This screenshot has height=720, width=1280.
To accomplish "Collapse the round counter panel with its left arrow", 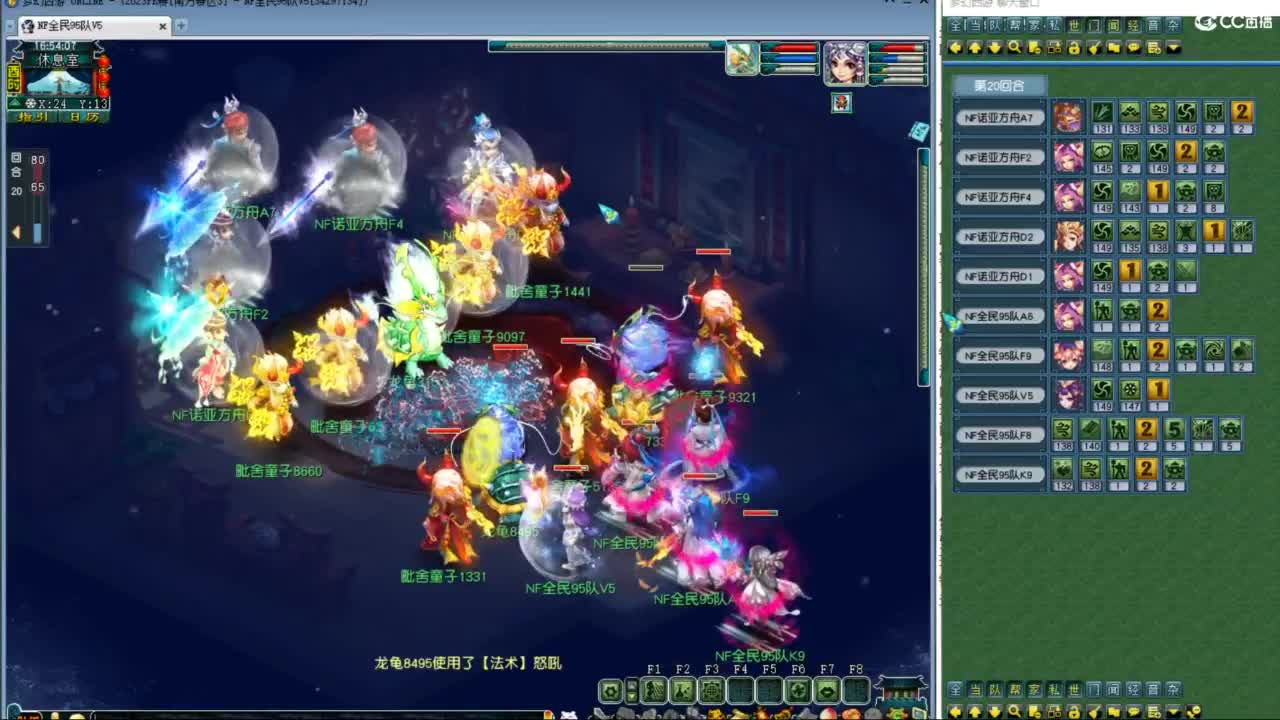I will pos(16,231).
